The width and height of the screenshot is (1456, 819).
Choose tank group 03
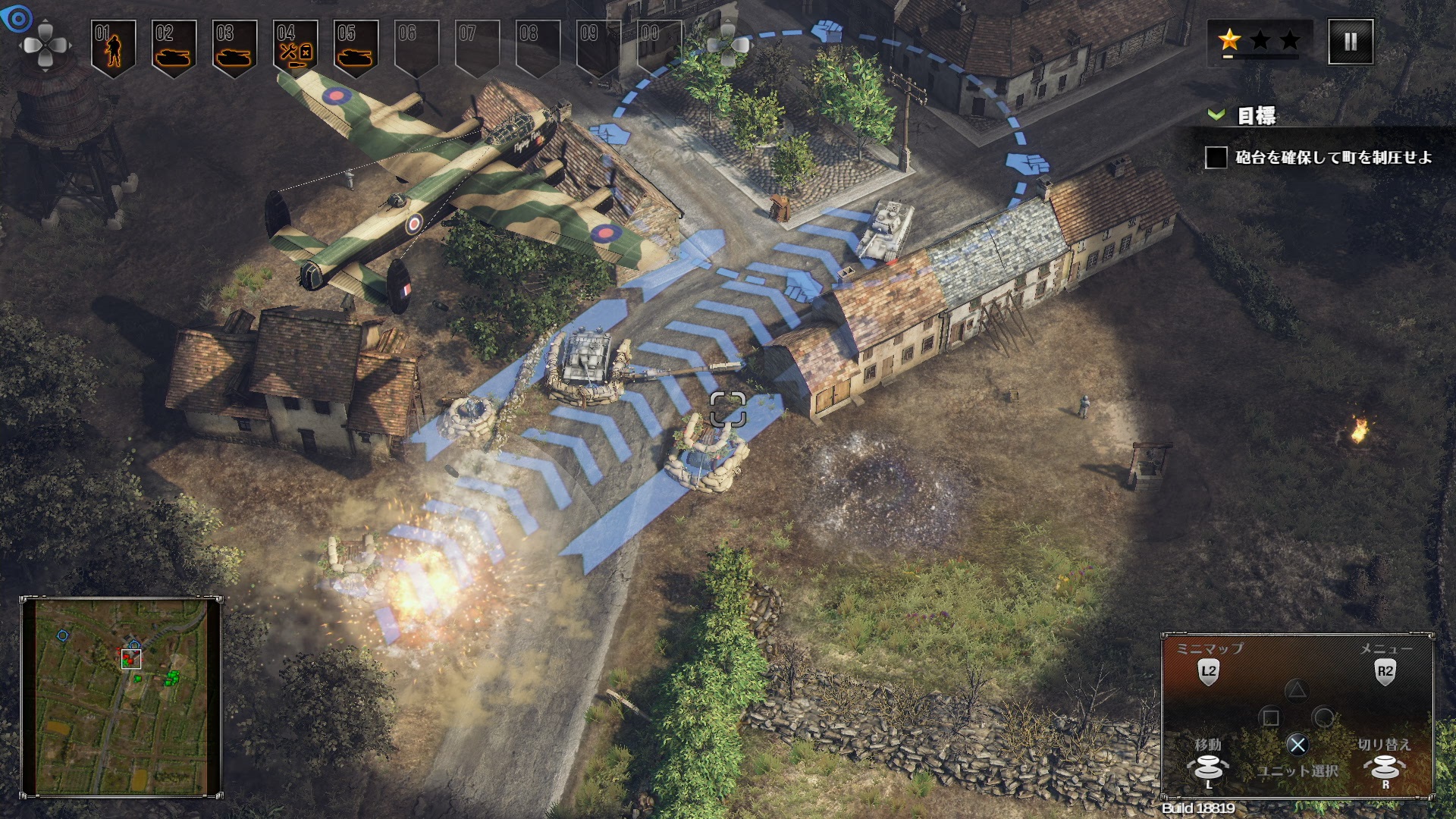click(x=234, y=47)
